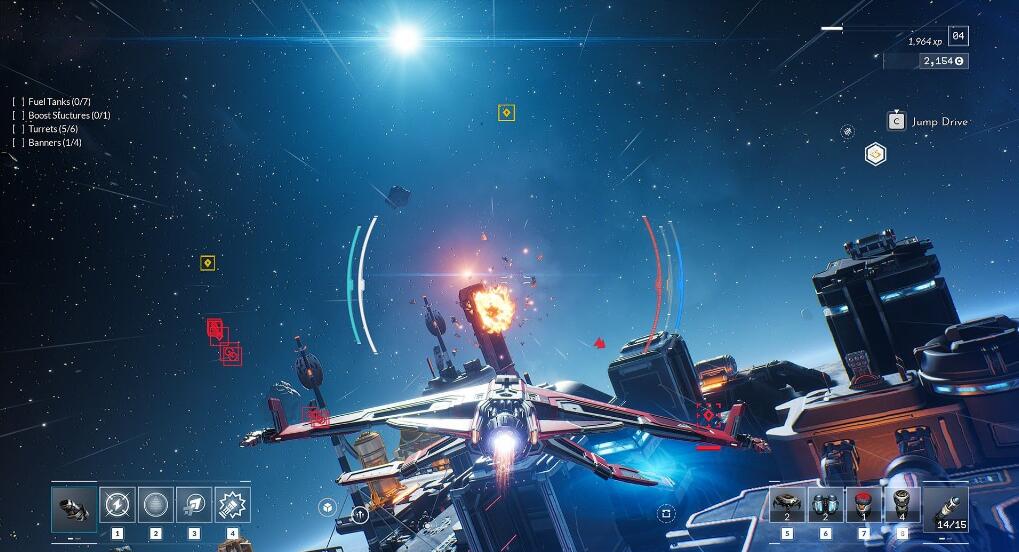
Task: Click the cube cargo status icon
Action: tap(329, 508)
